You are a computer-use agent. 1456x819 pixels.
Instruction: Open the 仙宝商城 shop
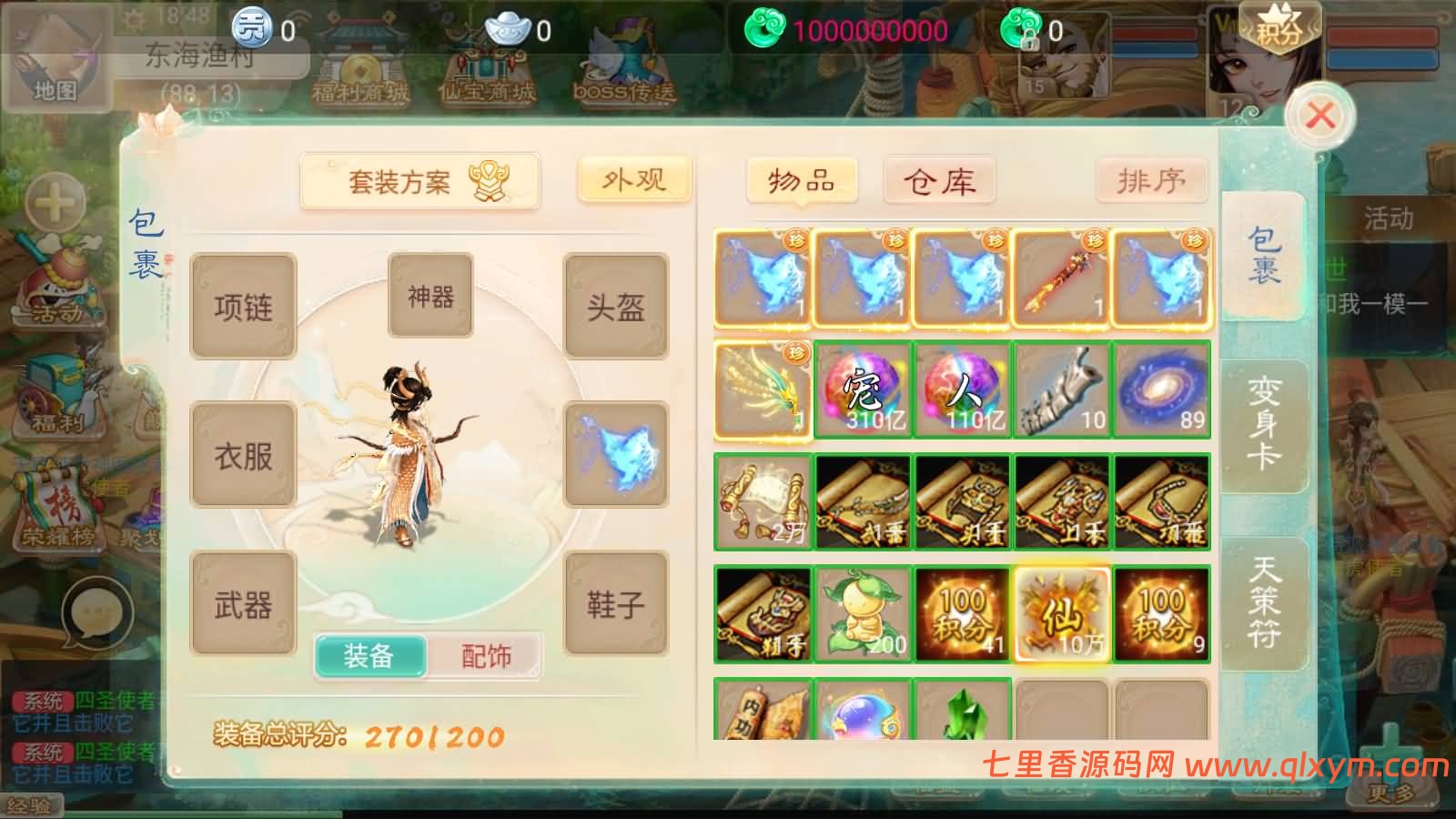[487, 64]
